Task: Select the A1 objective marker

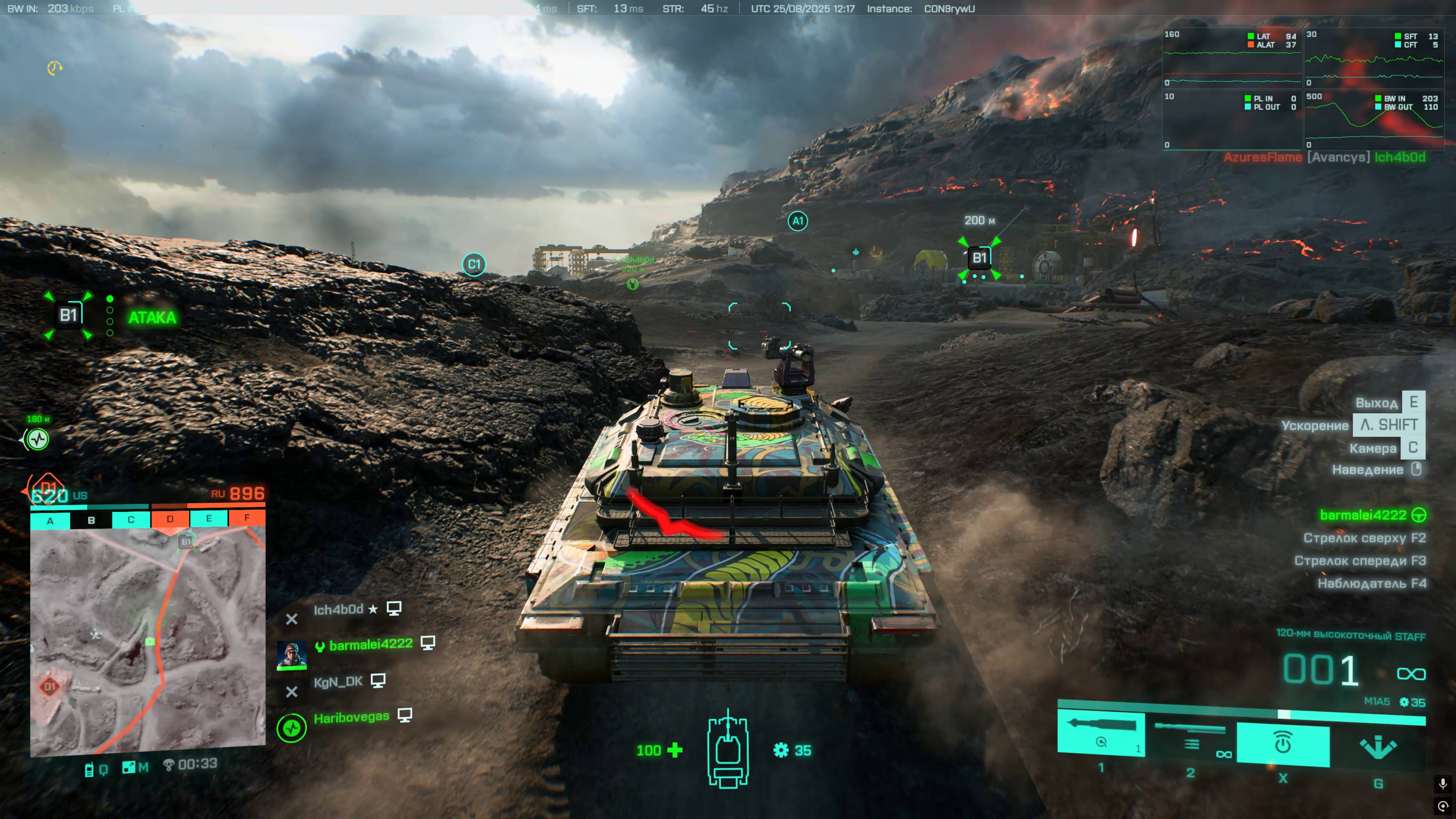Action: [x=798, y=221]
